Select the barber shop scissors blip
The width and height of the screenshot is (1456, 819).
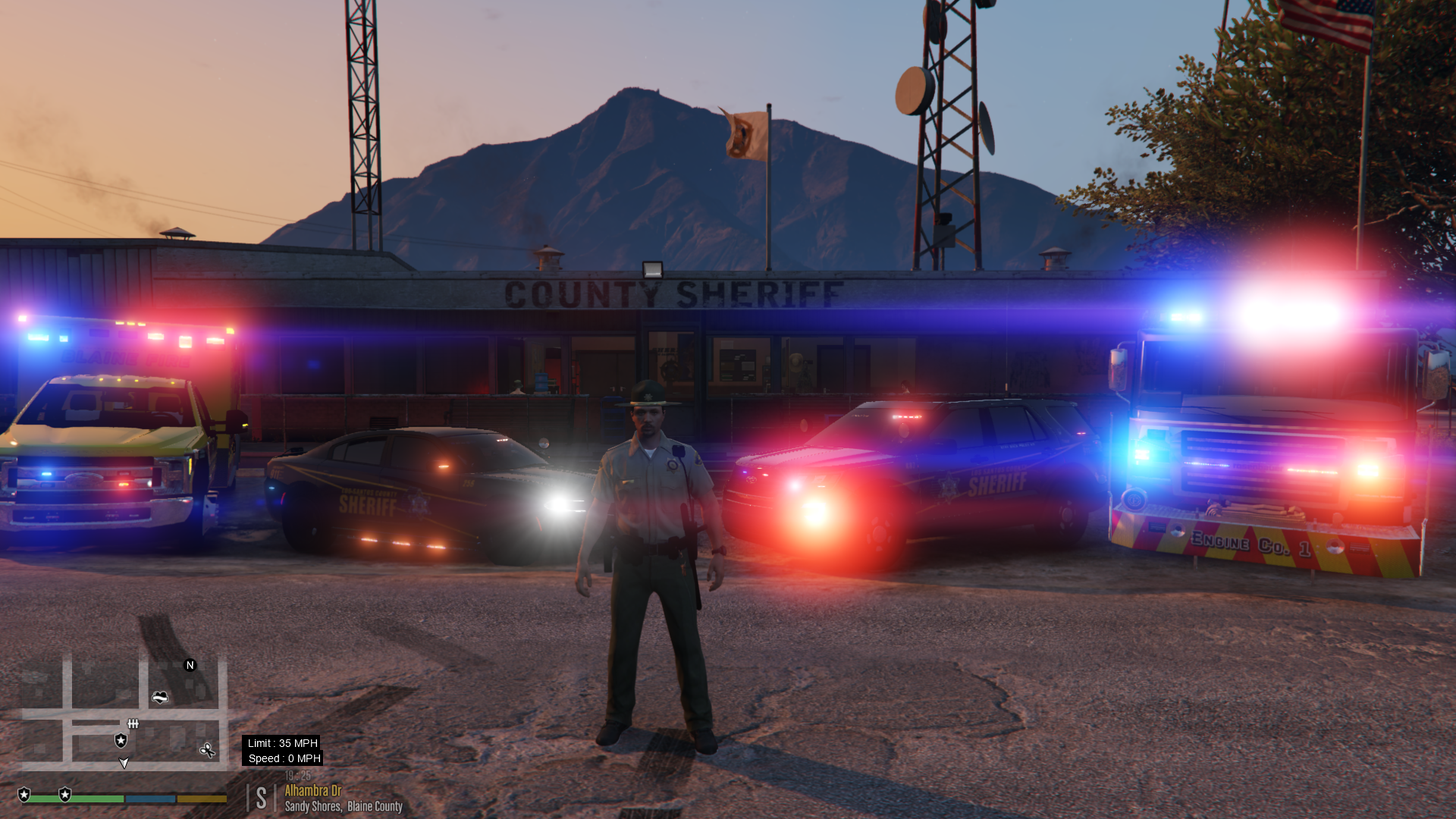[207, 751]
